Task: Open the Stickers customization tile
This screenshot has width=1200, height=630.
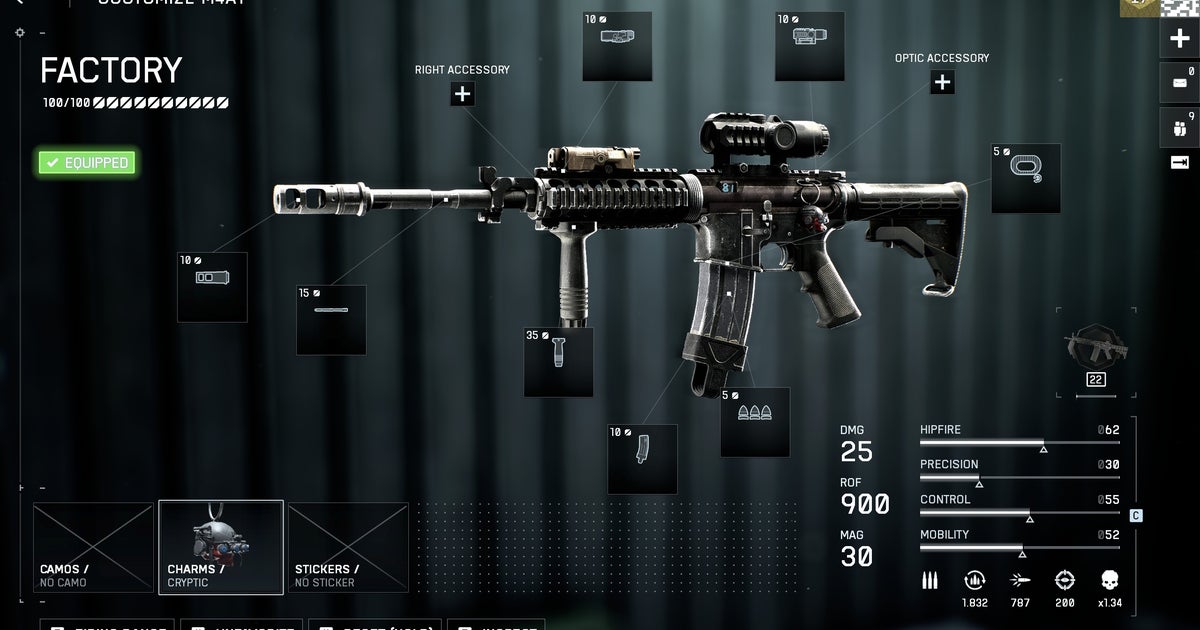Action: 348,547
